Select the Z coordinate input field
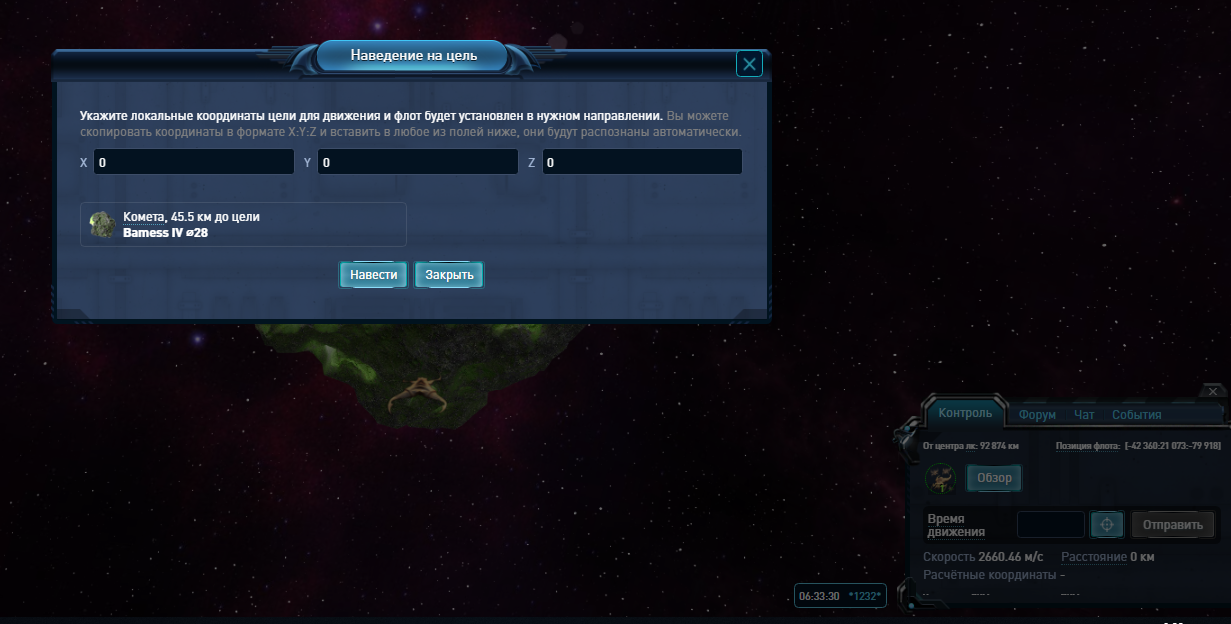 (642, 162)
